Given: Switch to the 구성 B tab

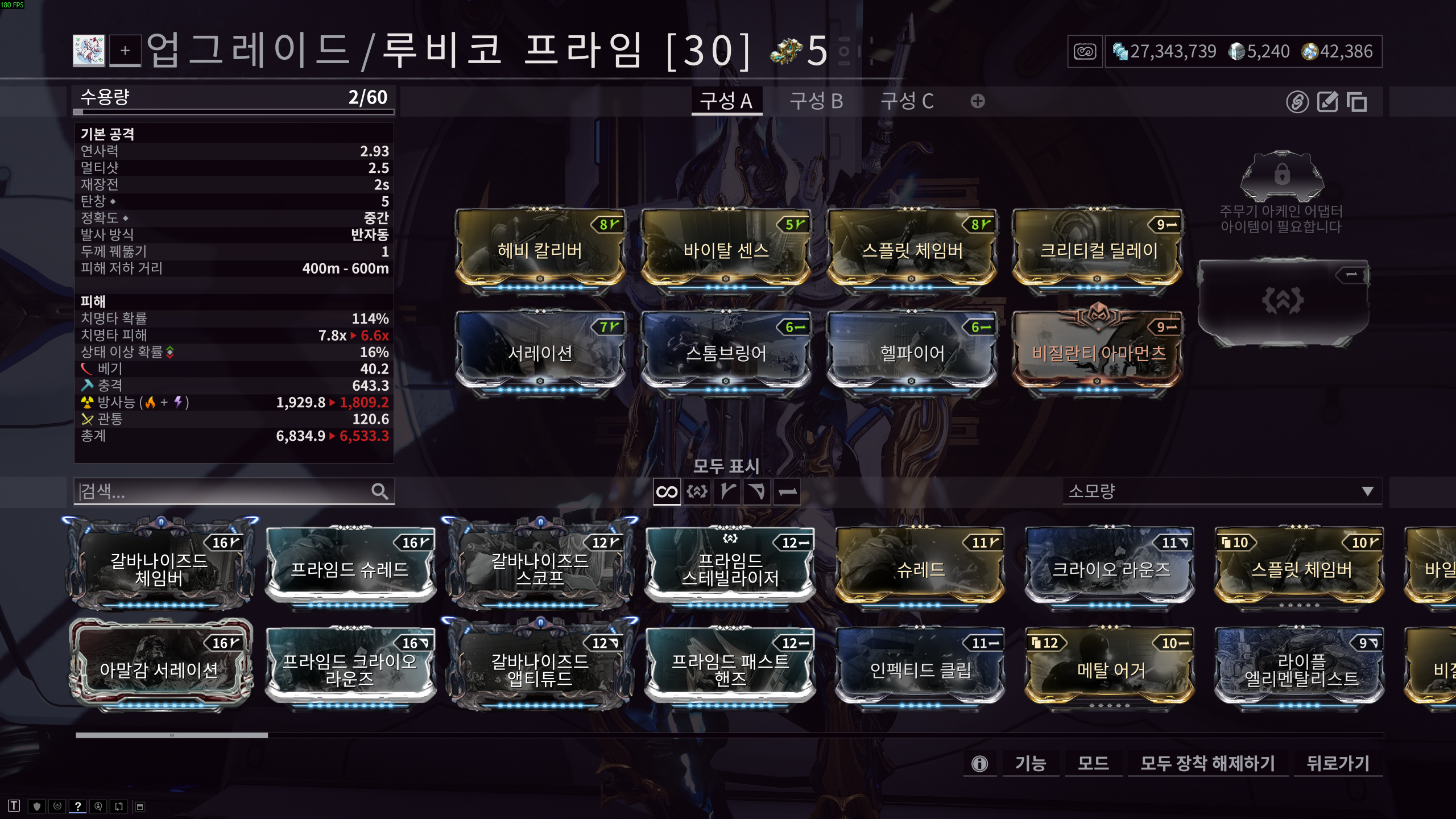Looking at the screenshot, I should pos(816,101).
